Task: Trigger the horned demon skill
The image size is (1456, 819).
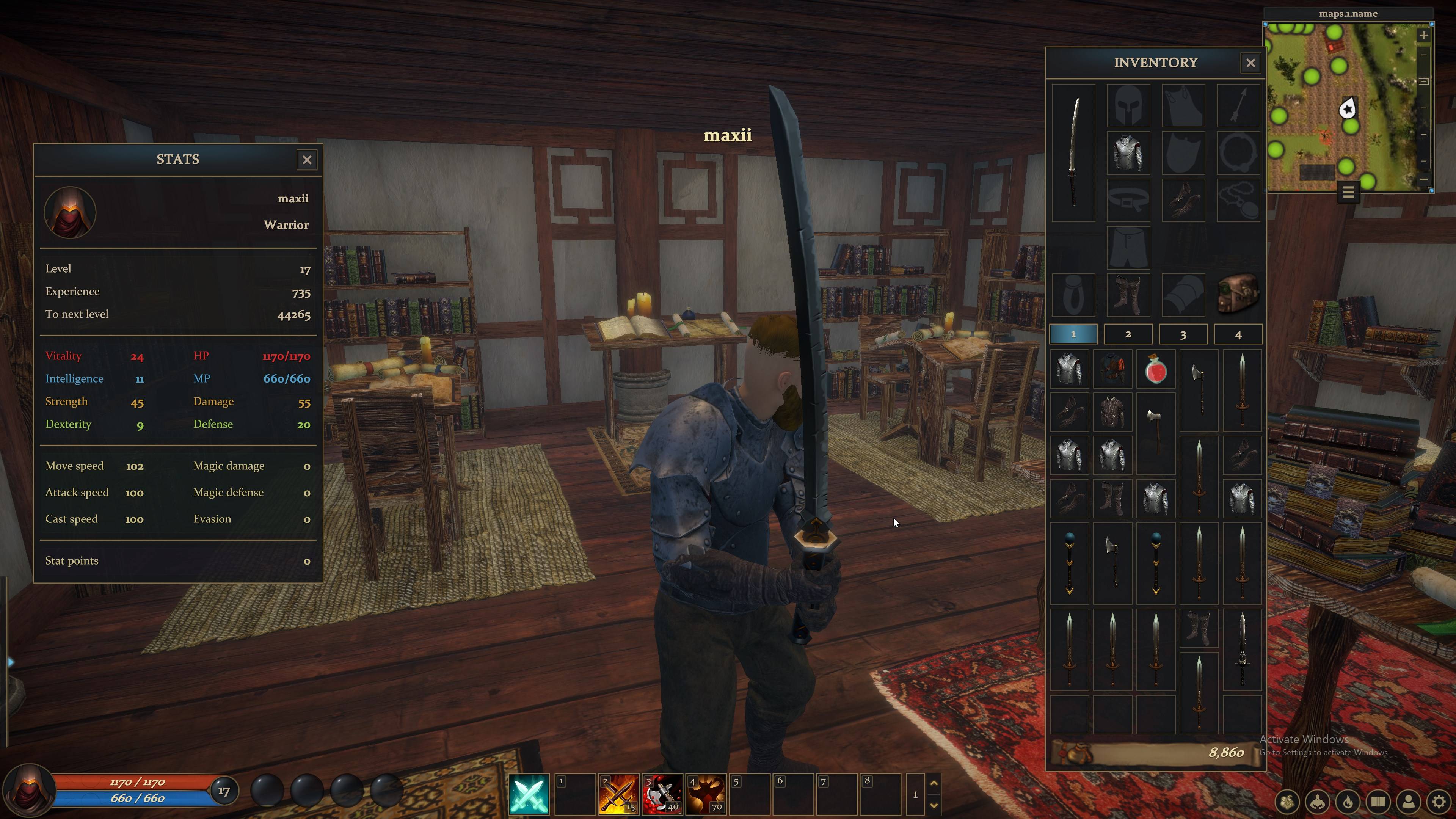Action: click(705, 794)
